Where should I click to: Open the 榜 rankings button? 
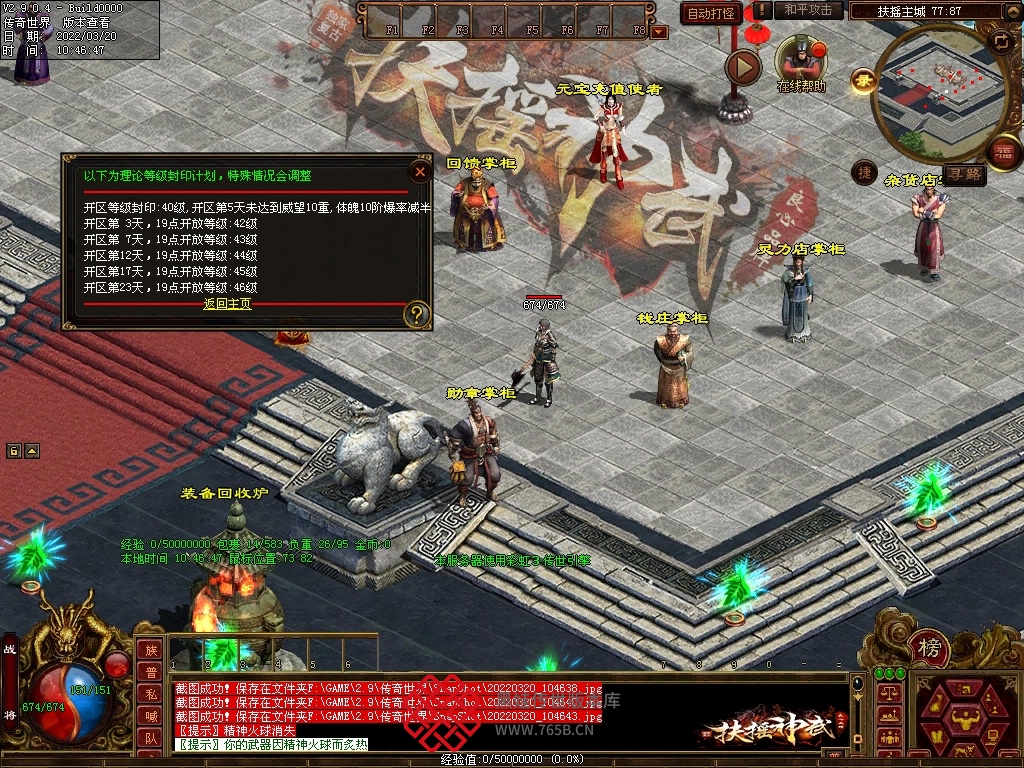(929, 649)
